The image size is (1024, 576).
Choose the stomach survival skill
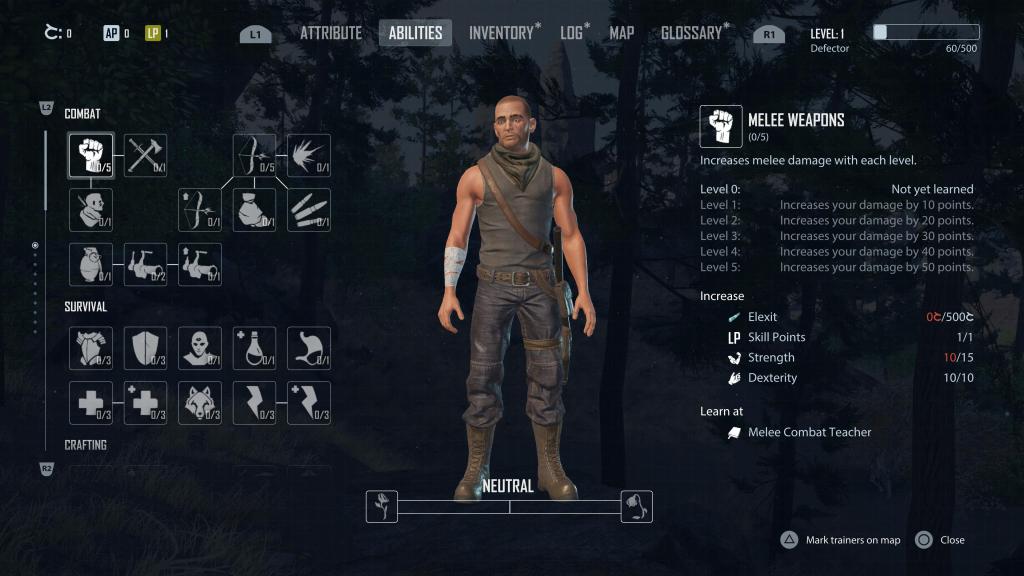click(x=308, y=348)
